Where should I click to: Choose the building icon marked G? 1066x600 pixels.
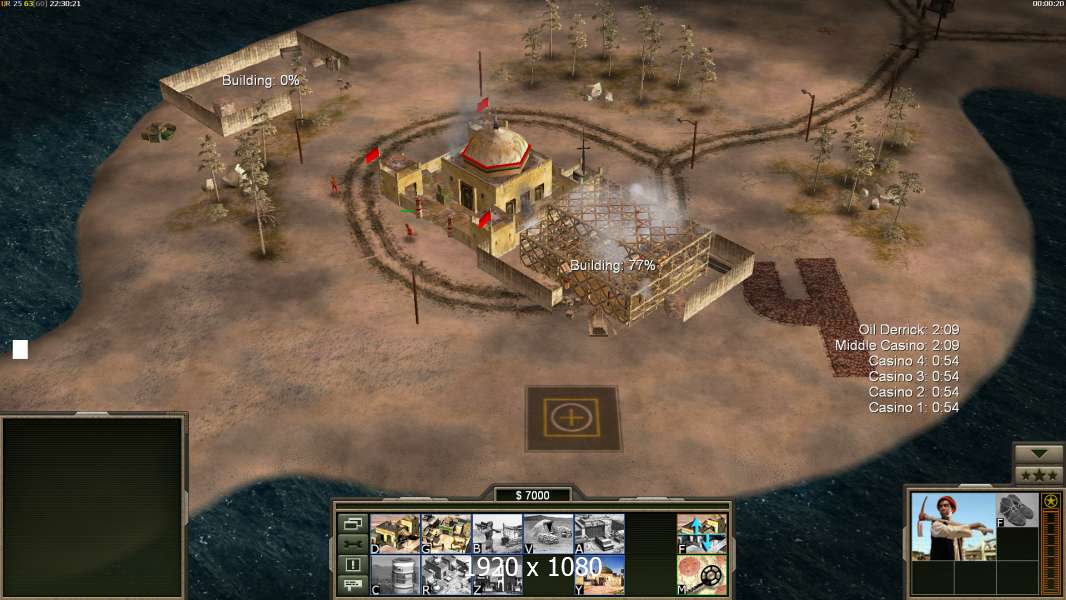click(446, 534)
